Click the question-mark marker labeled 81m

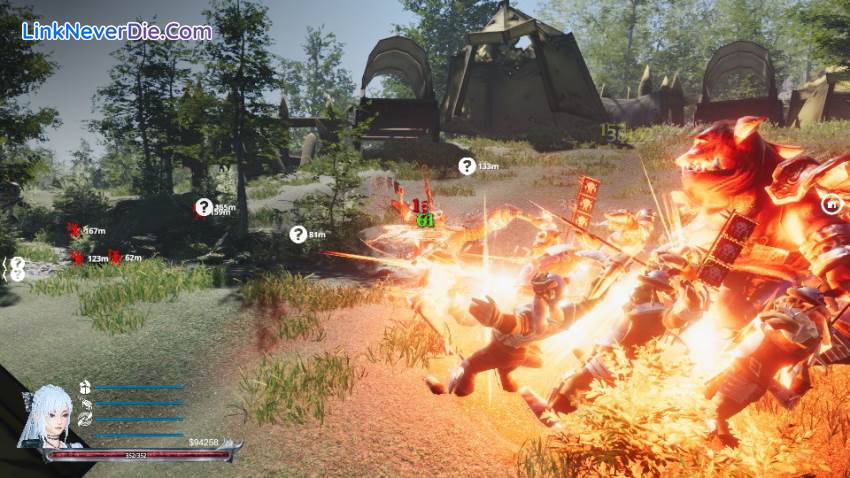297,234
